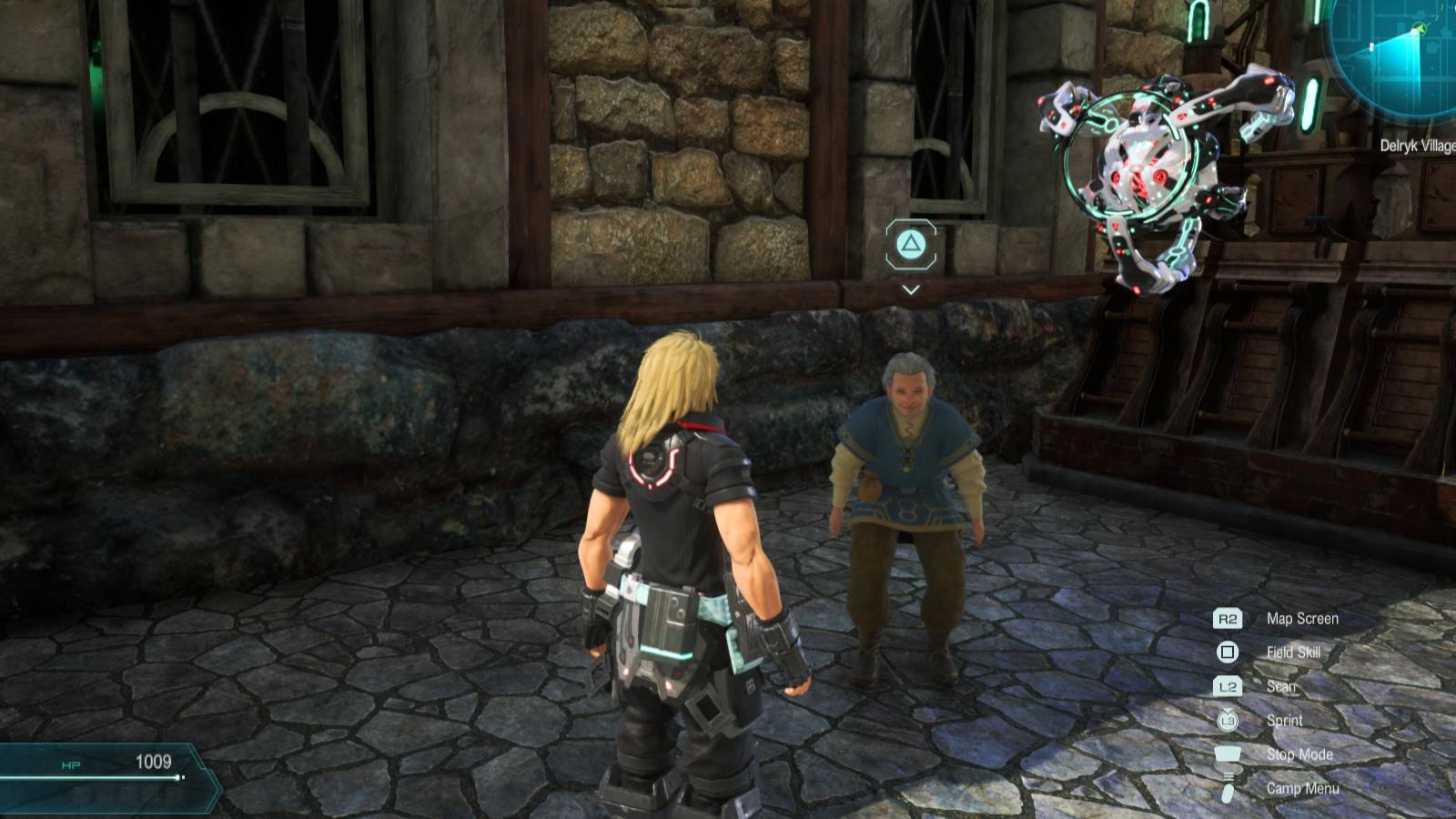Enable Stop Mode from the shortcut list
The image size is (1456, 819).
tap(1299, 754)
